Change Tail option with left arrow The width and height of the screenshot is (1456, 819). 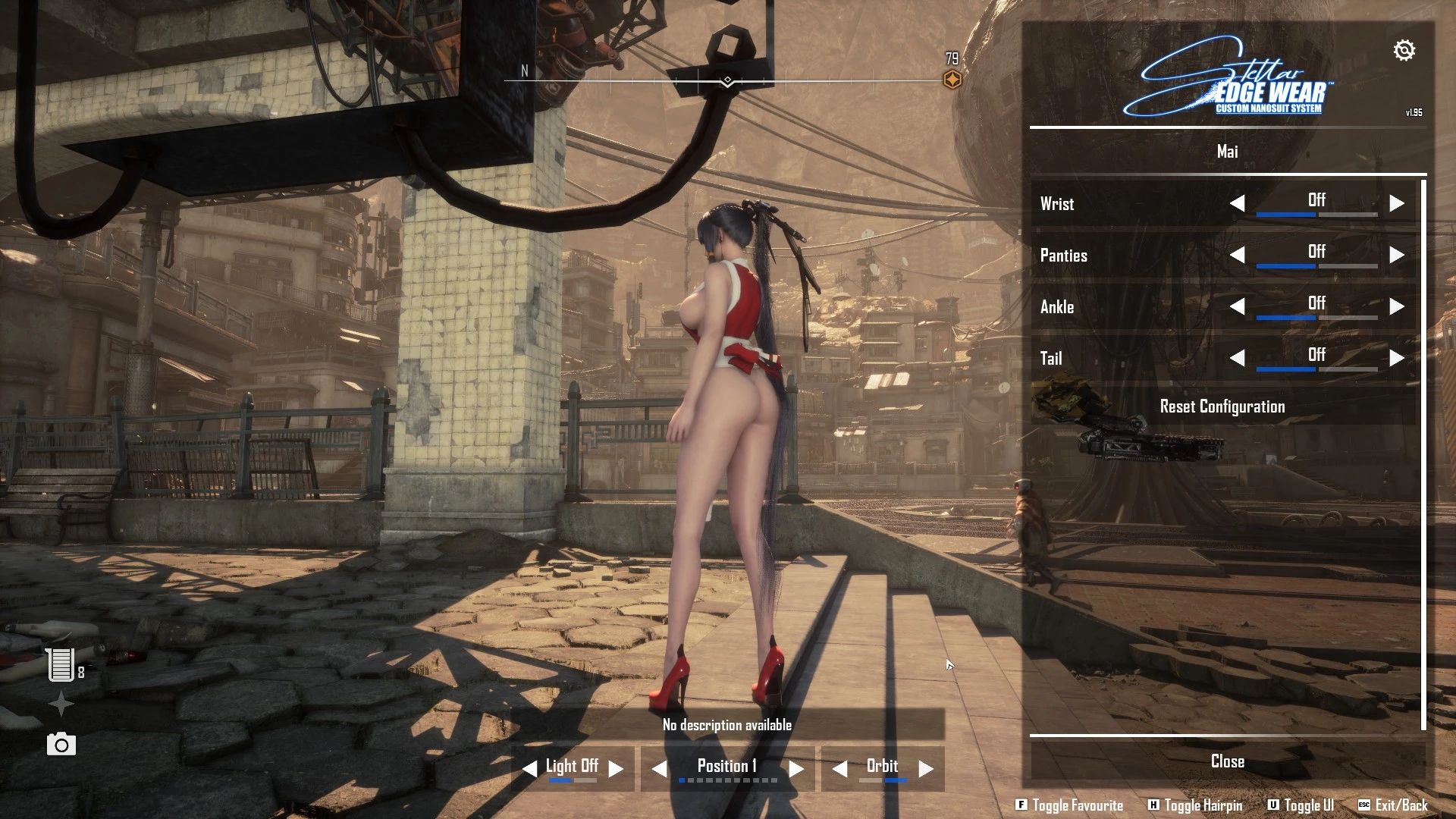pos(1238,358)
